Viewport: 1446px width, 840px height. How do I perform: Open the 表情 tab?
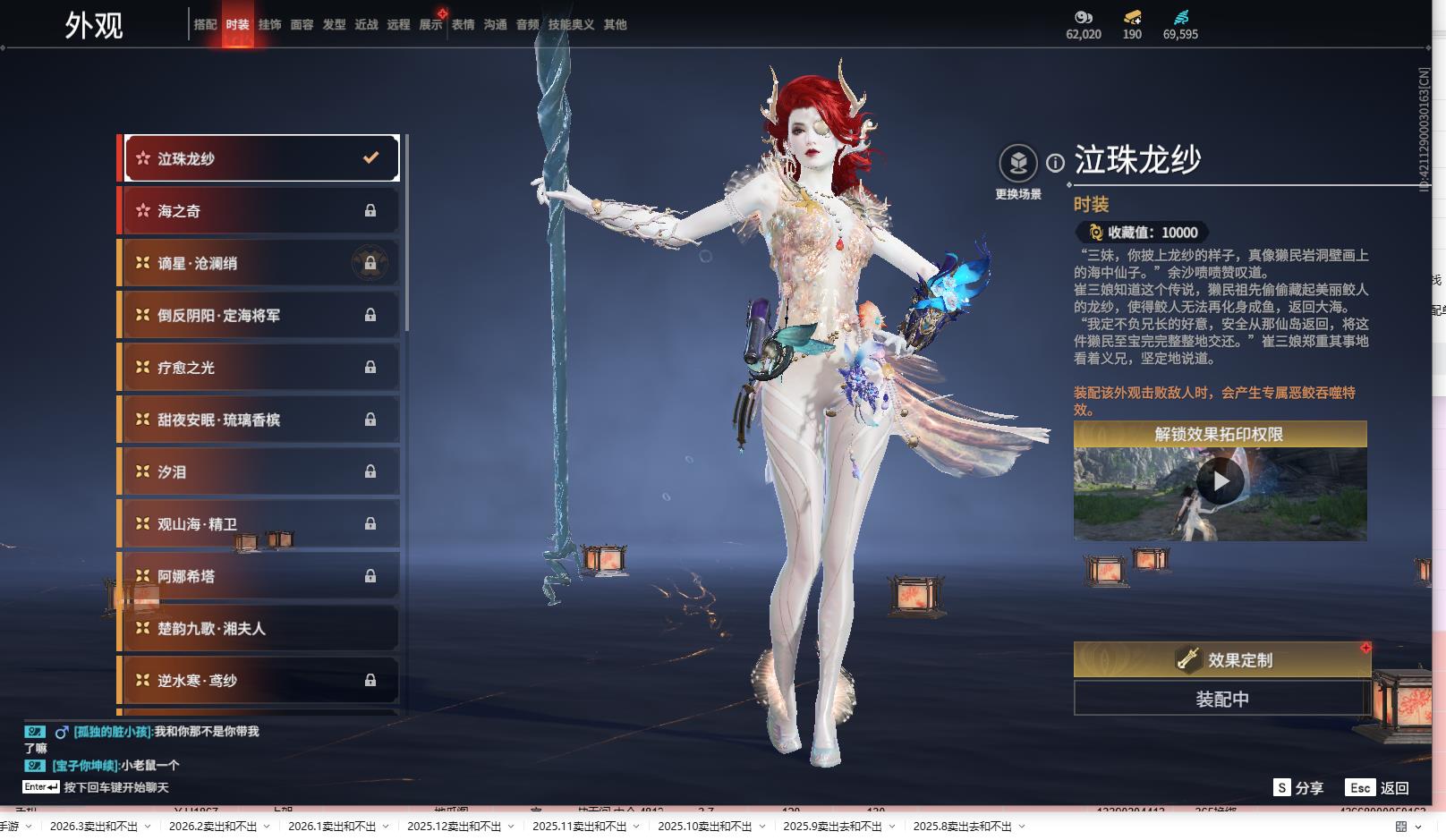click(463, 25)
